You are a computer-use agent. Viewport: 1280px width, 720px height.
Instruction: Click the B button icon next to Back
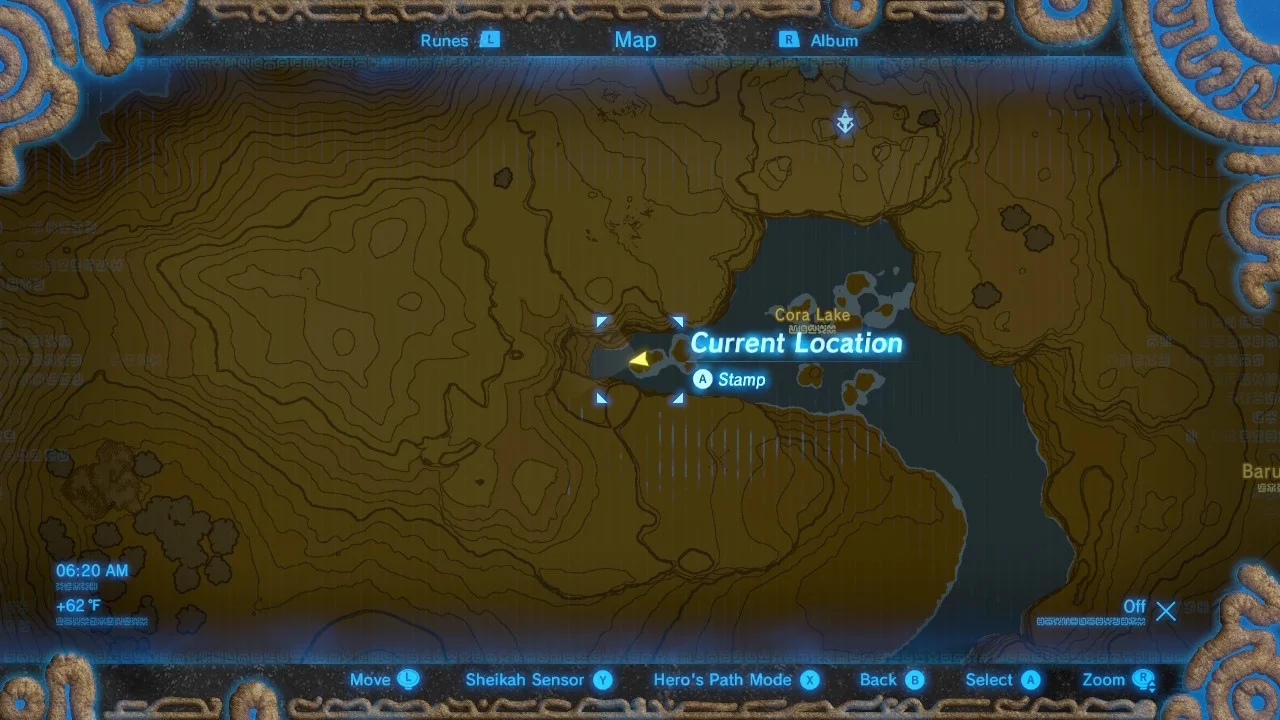point(916,680)
